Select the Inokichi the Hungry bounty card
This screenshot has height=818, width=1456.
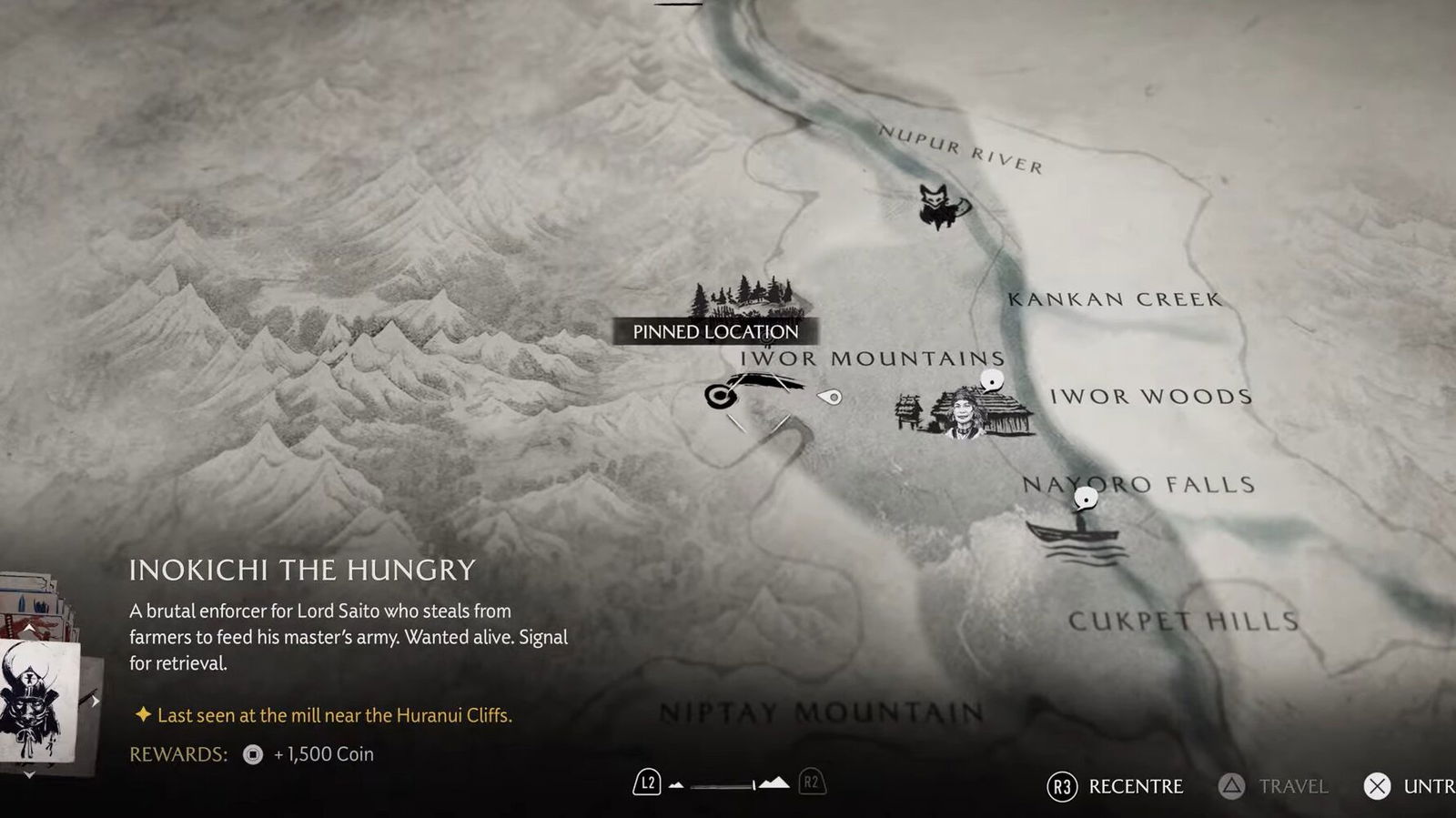(35, 701)
